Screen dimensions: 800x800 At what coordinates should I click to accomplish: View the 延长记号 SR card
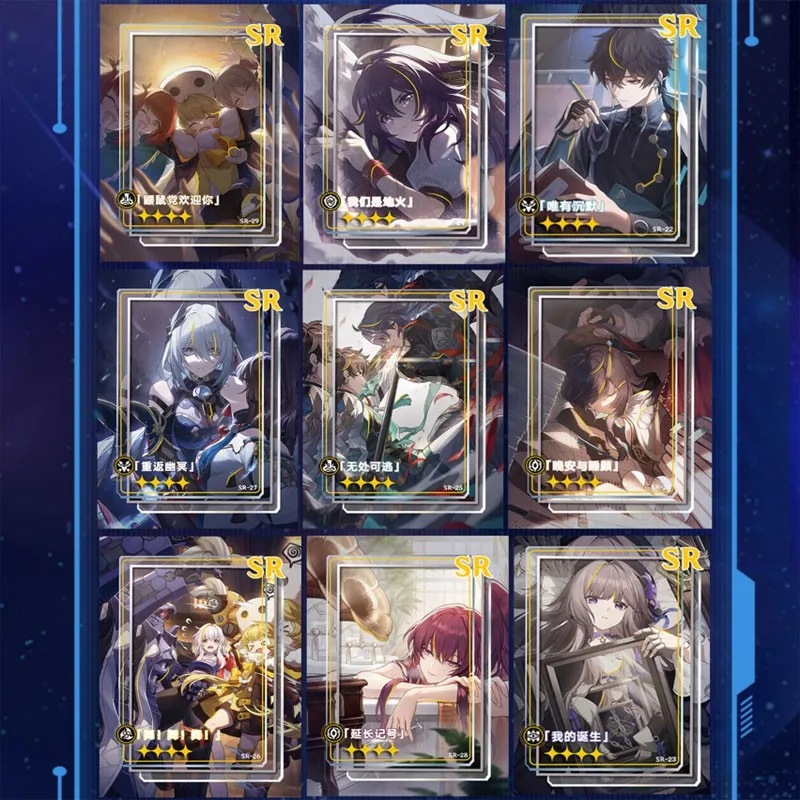tap(403, 655)
